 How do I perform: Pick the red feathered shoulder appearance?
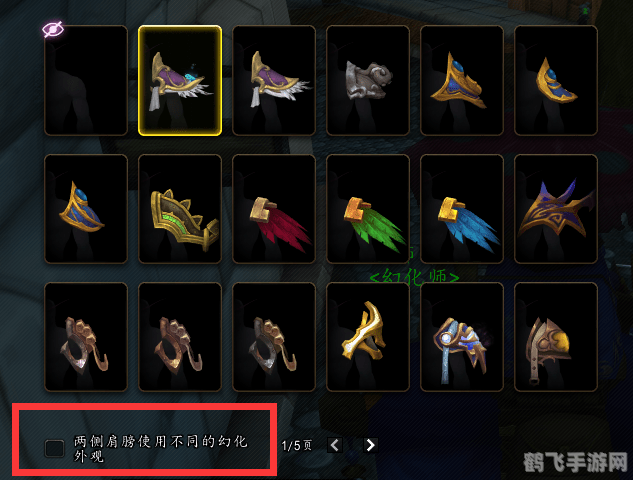pos(274,209)
